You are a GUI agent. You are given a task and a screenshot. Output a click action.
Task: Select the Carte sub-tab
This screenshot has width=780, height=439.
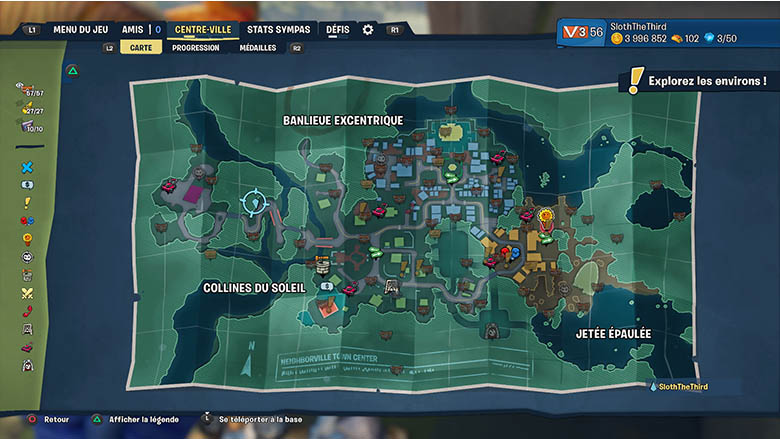140,47
